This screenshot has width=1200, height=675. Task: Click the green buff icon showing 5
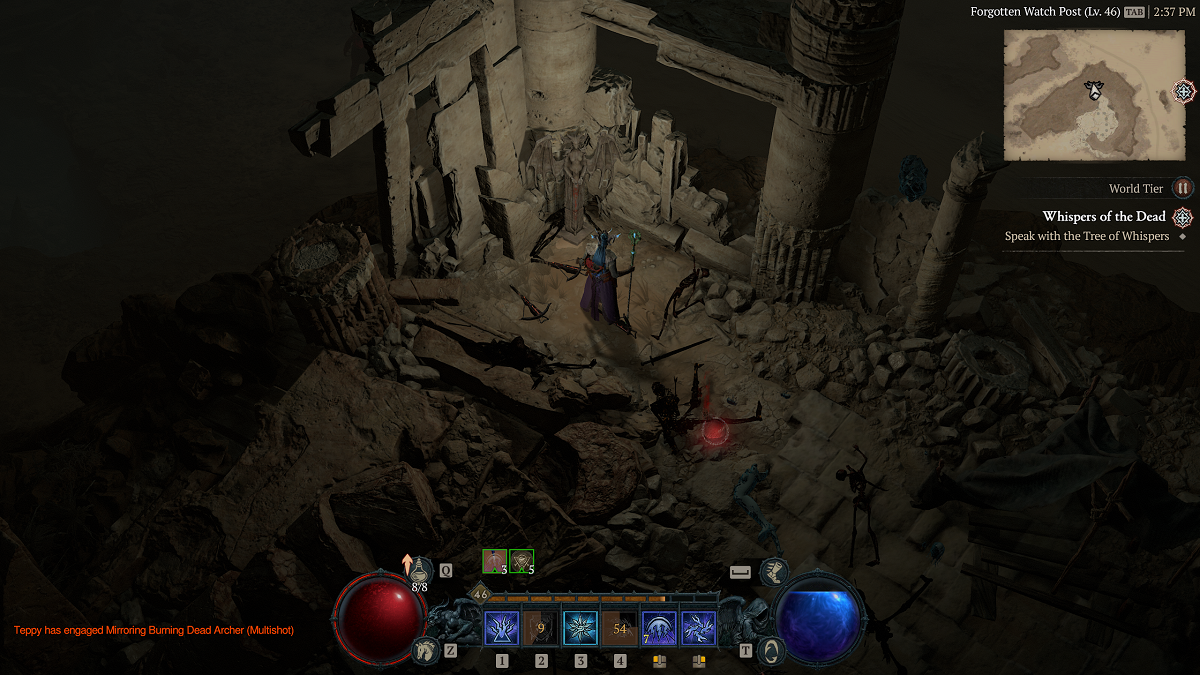[x=521, y=561]
